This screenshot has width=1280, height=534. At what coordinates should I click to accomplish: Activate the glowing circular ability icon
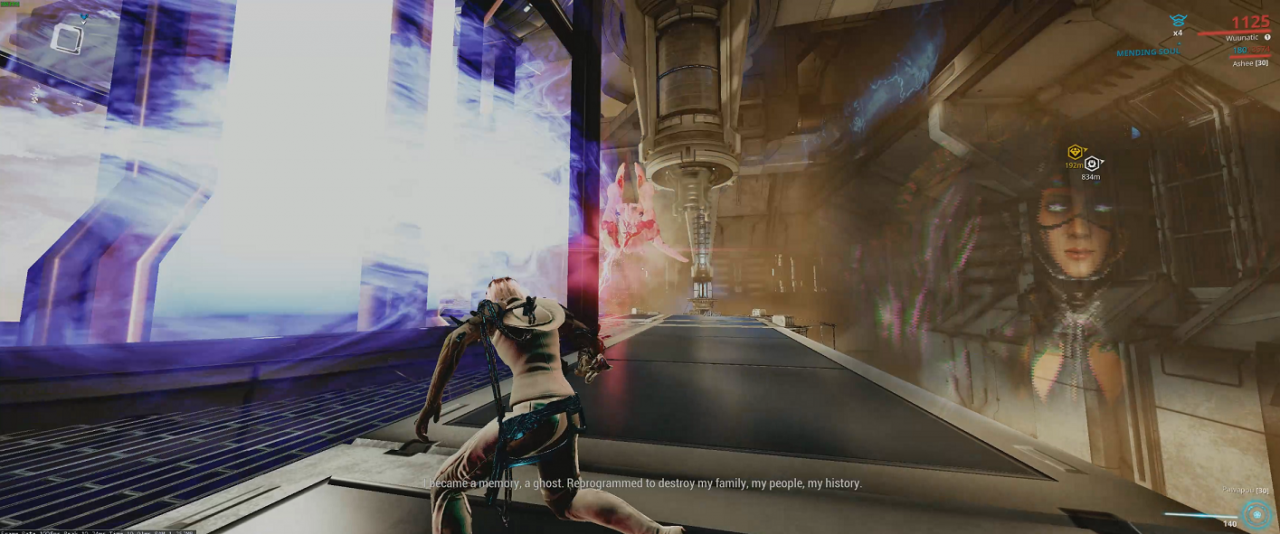(1254, 515)
